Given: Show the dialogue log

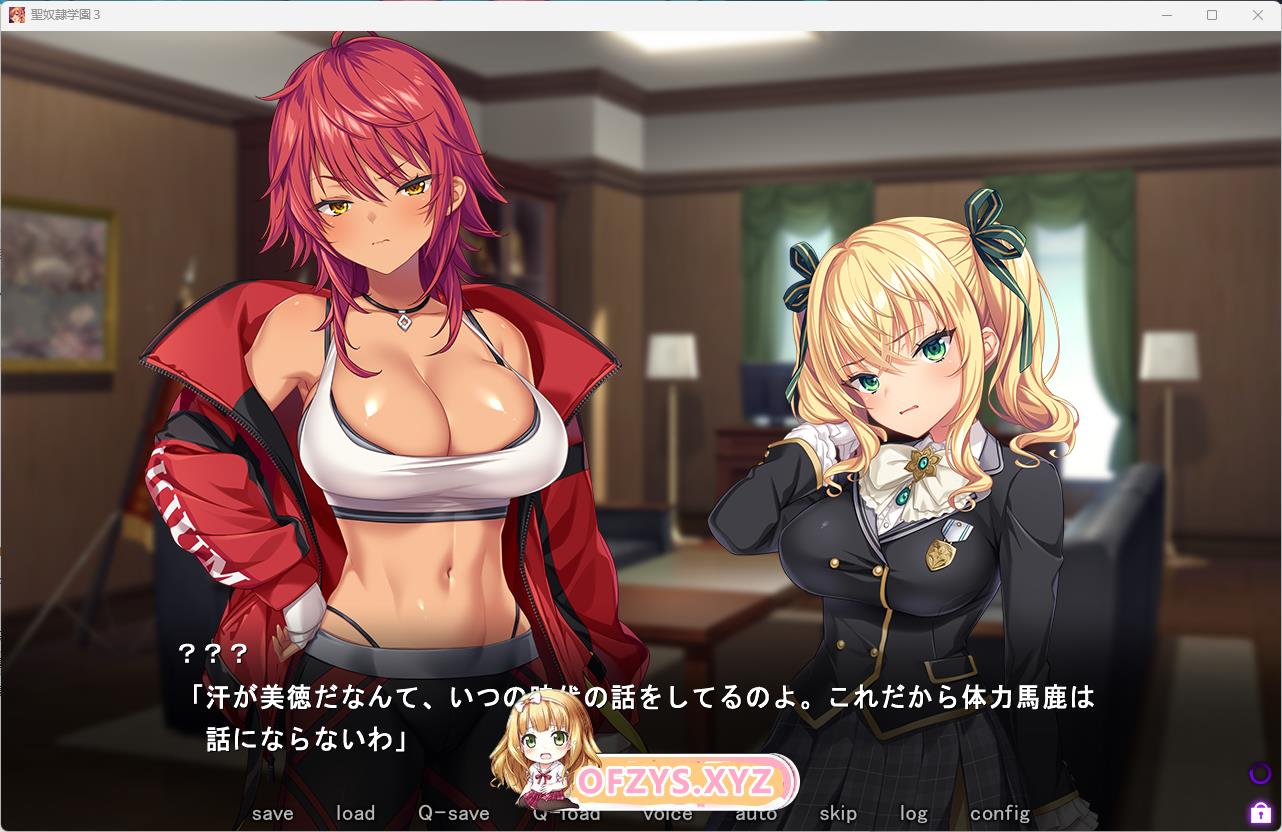Looking at the screenshot, I should [x=913, y=813].
